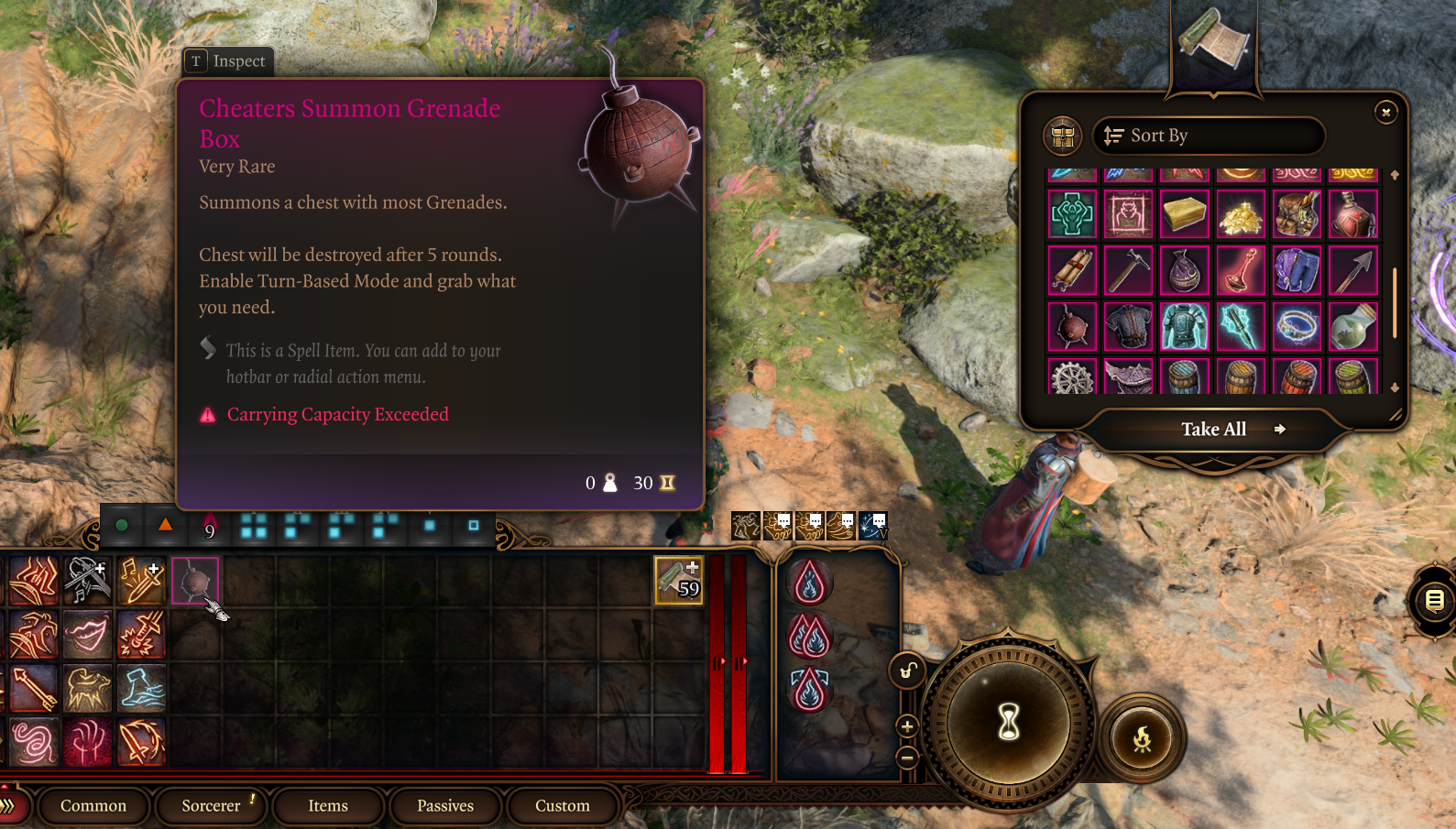
Task: Take the purple and blue clothing outfit
Action: pos(1297,270)
